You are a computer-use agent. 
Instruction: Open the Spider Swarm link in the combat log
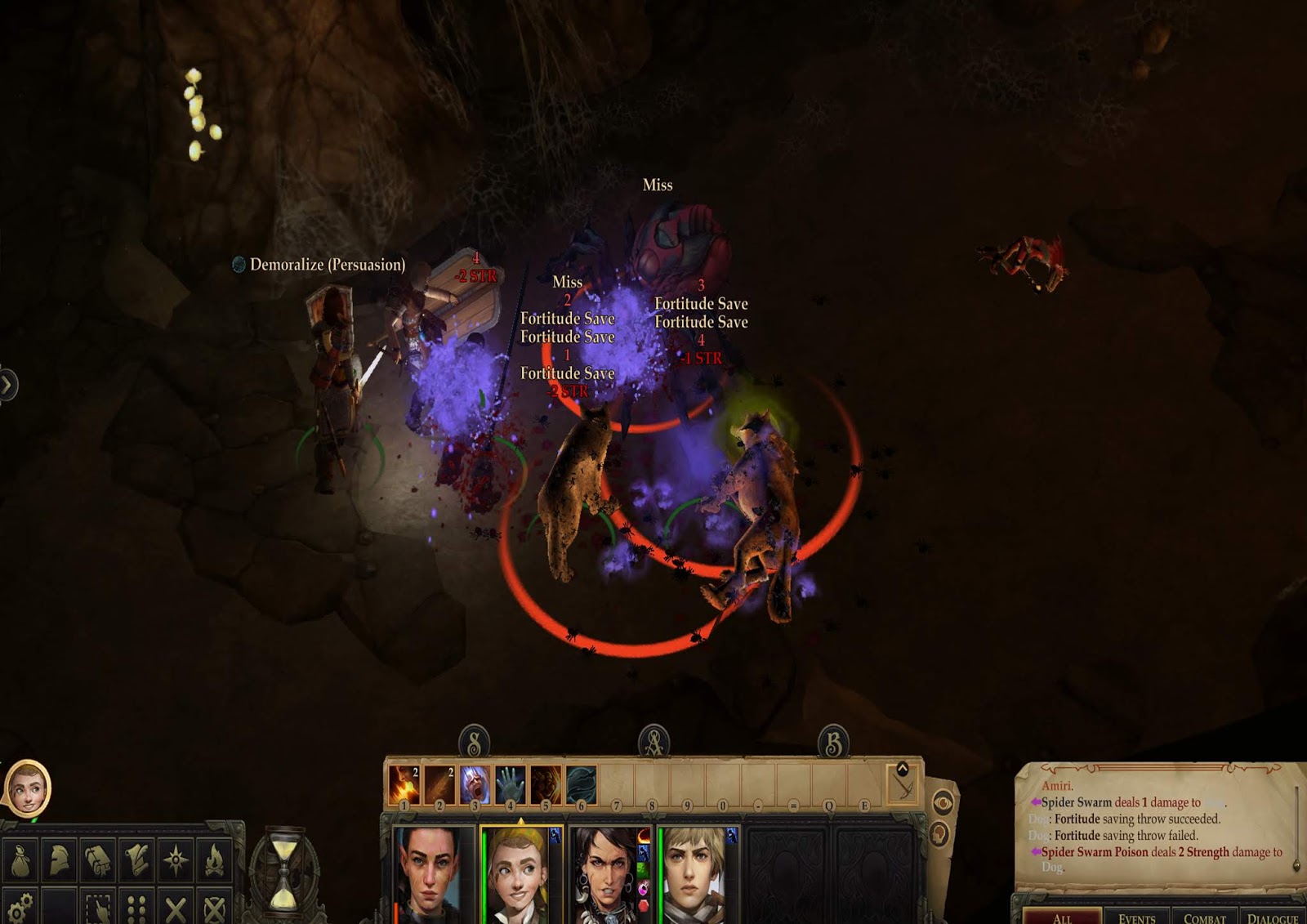pos(1077,802)
